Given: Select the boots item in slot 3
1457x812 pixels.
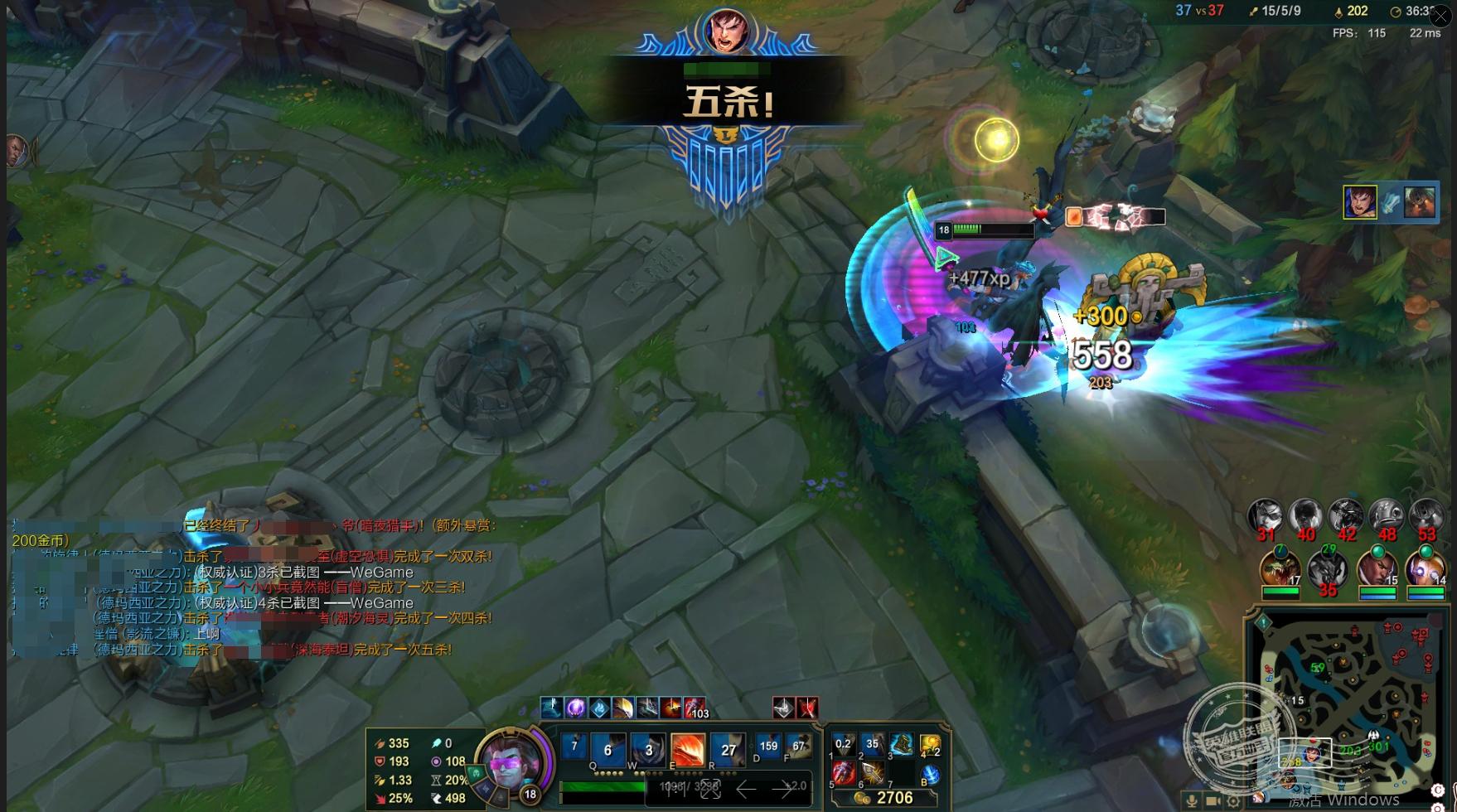Looking at the screenshot, I should pyautogui.click(x=901, y=744).
